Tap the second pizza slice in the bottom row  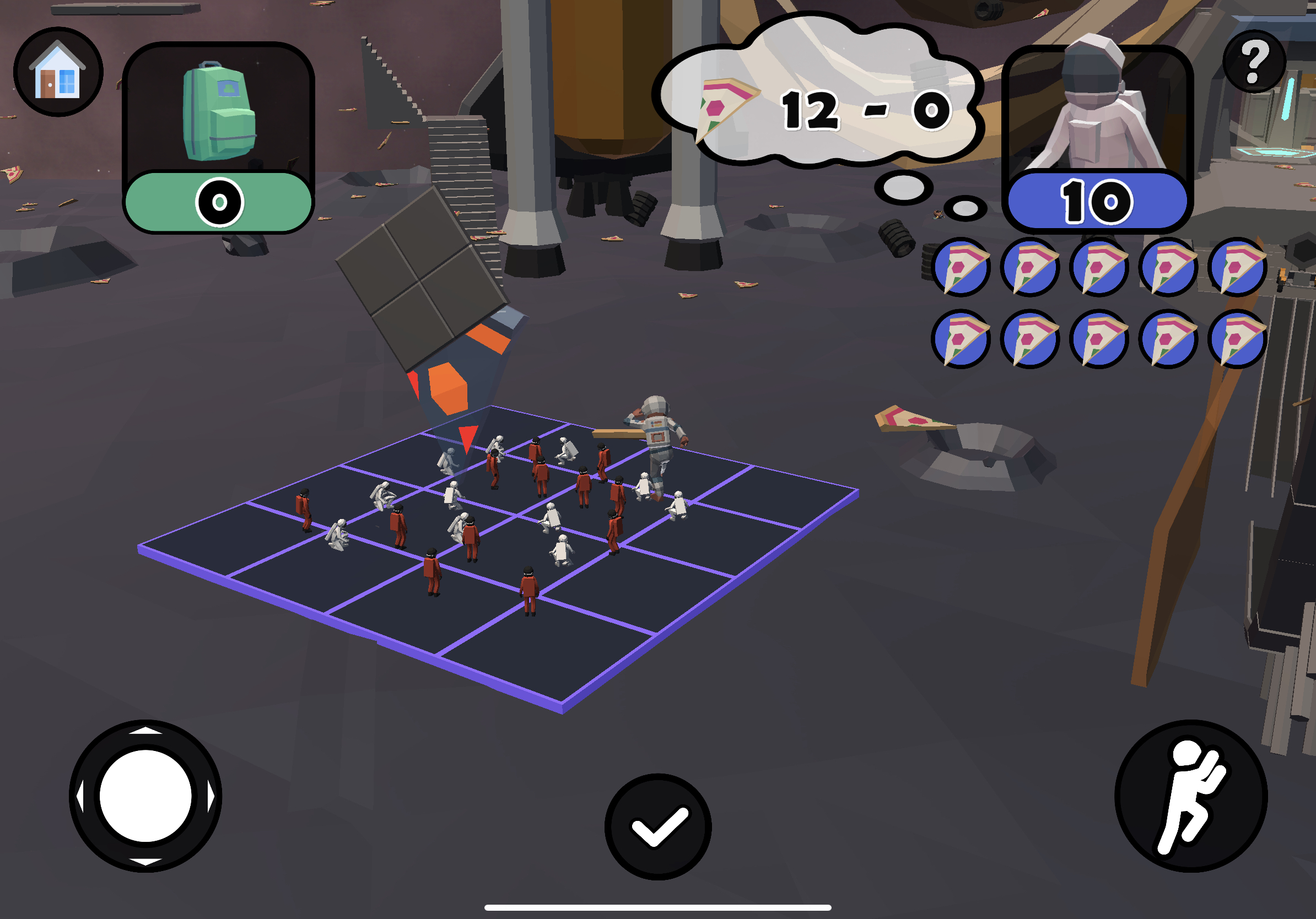click(1031, 341)
